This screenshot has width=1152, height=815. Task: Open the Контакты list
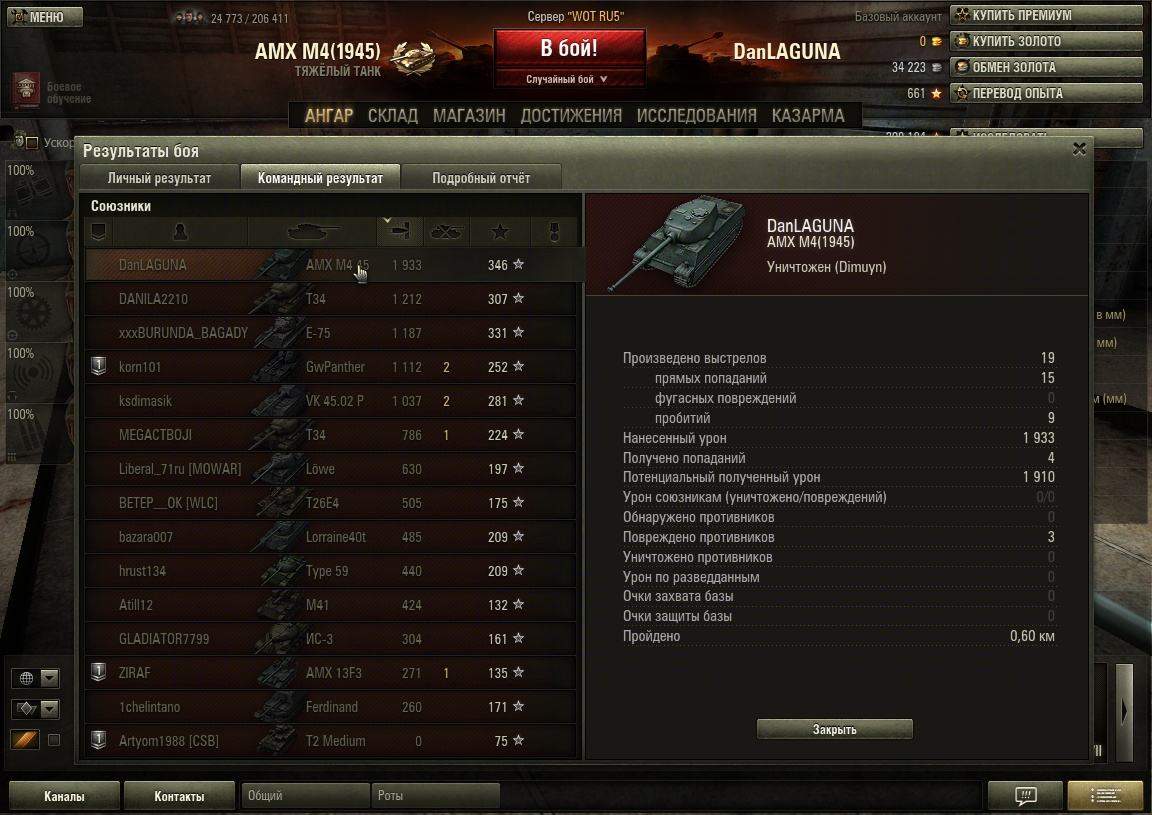pos(179,796)
